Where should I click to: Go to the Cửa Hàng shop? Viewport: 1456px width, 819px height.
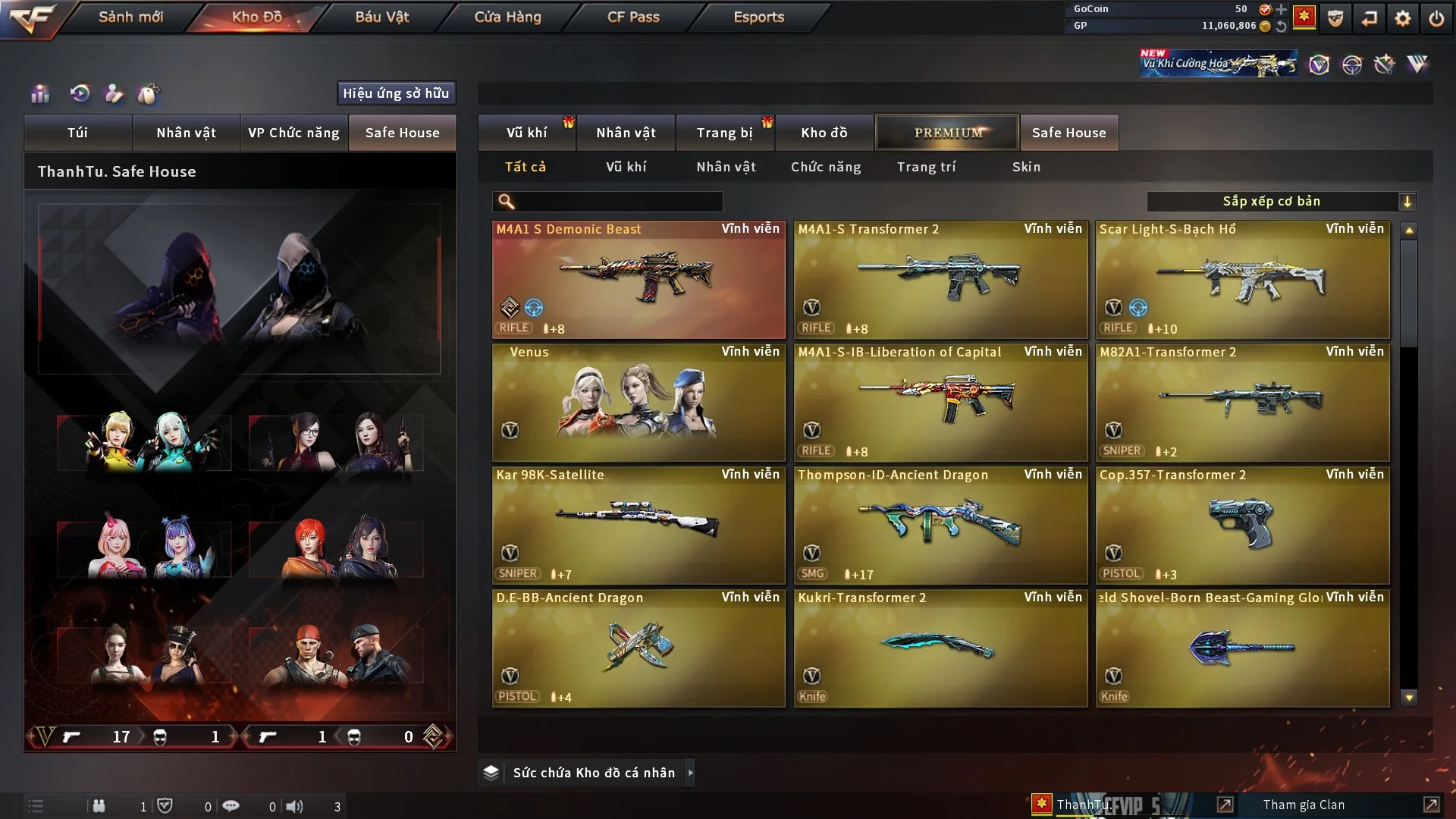pyautogui.click(x=507, y=17)
